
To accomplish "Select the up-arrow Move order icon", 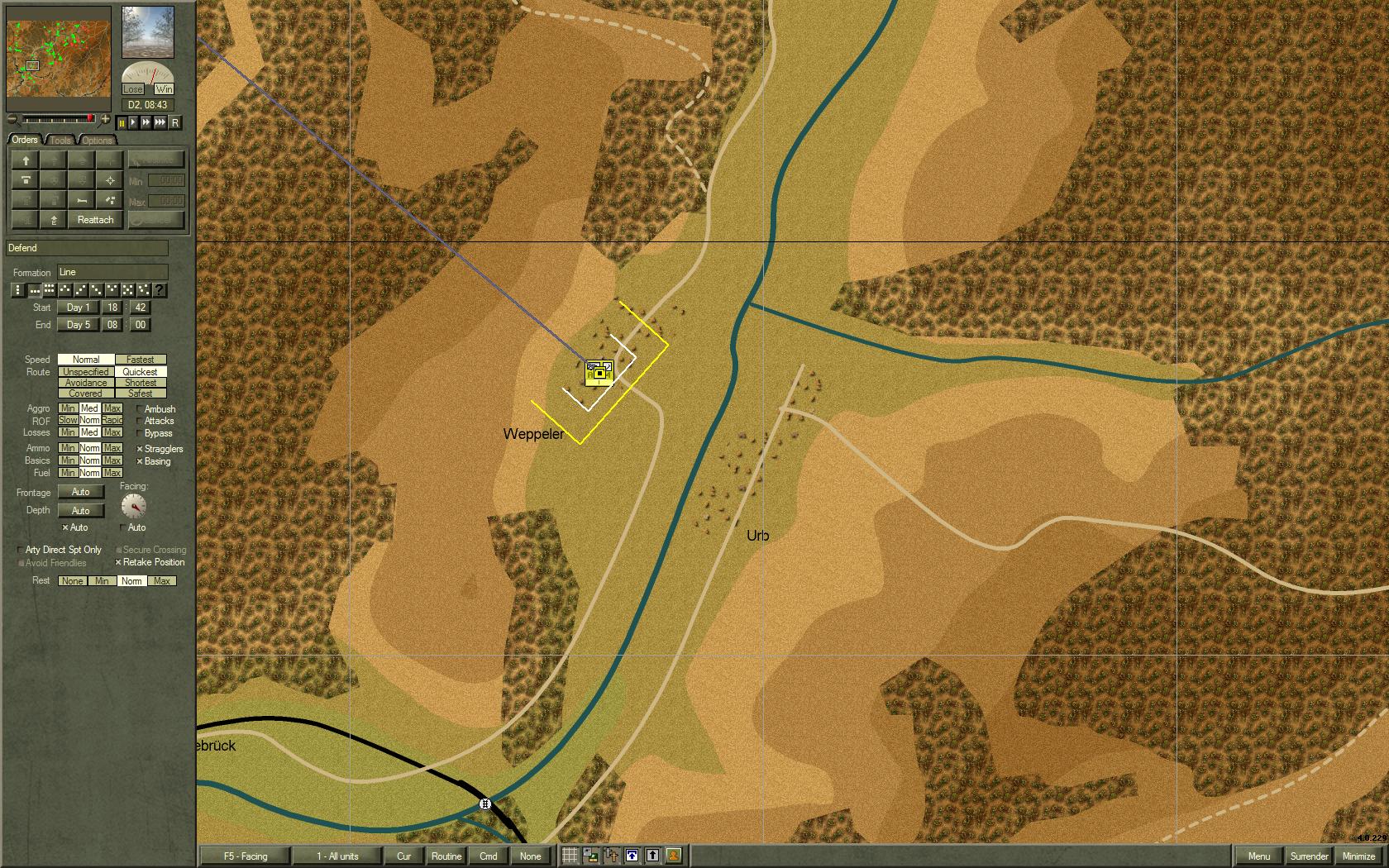I will (26, 160).
